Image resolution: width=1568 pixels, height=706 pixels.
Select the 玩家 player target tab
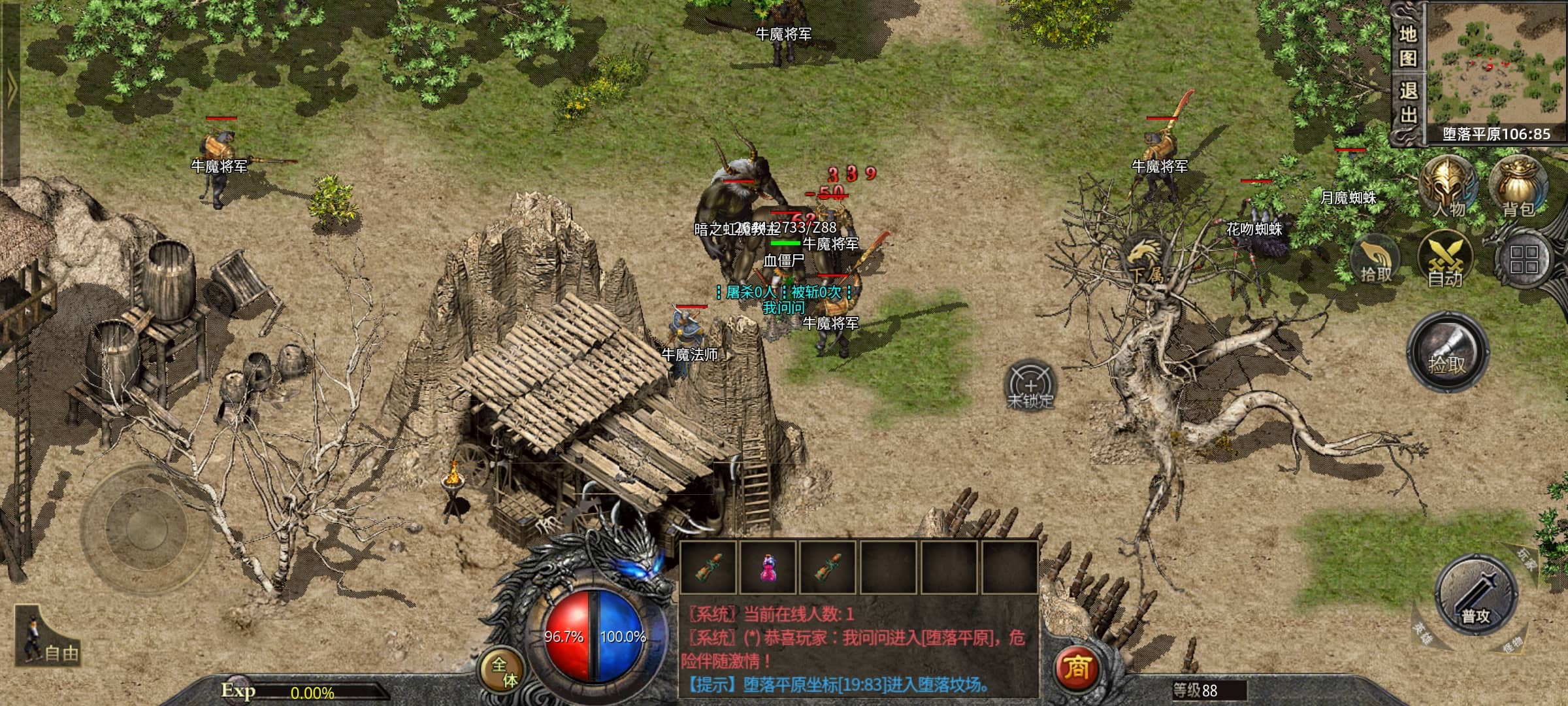pyautogui.click(x=1527, y=560)
